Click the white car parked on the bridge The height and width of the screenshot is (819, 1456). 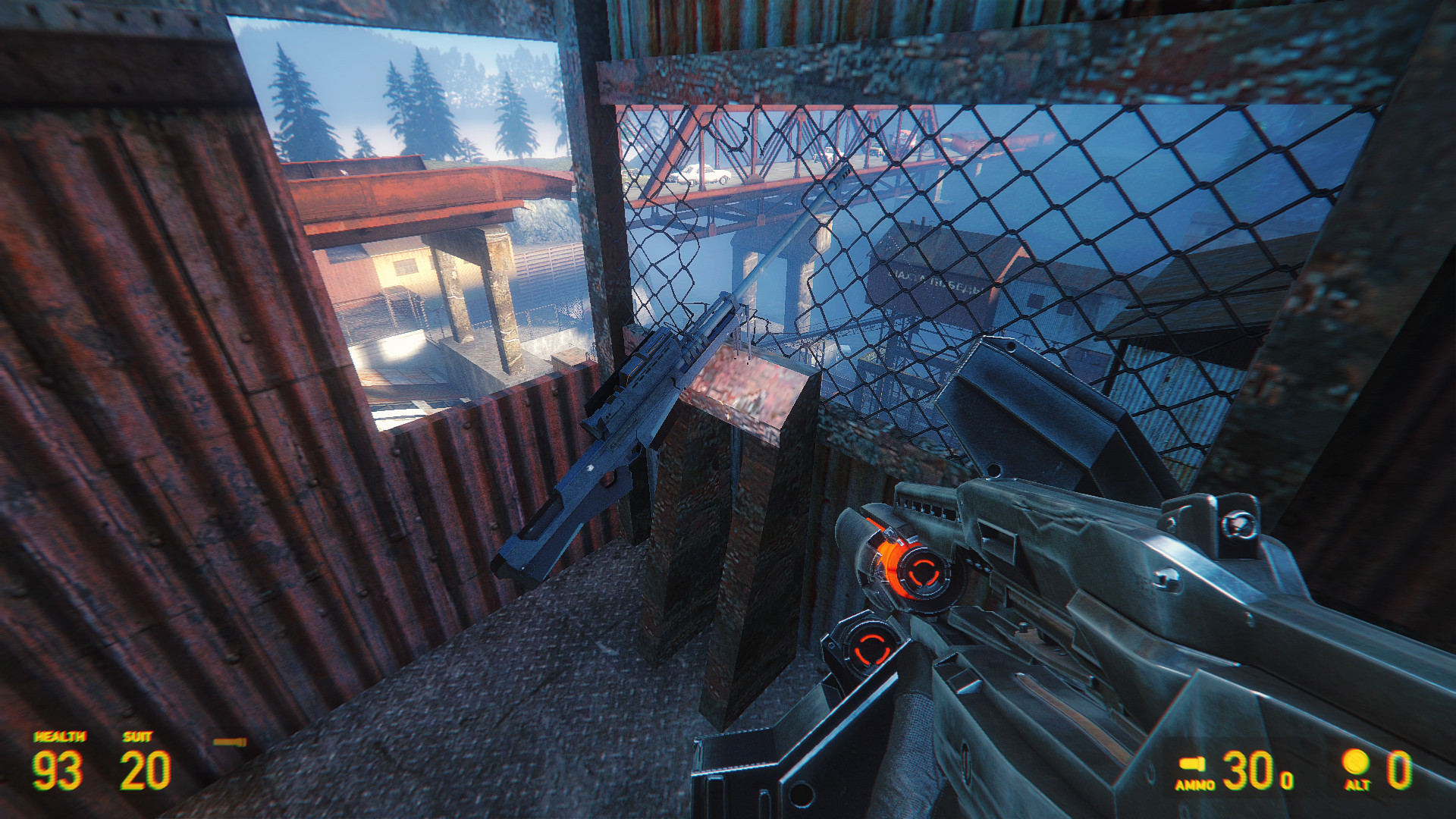point(701,174)
